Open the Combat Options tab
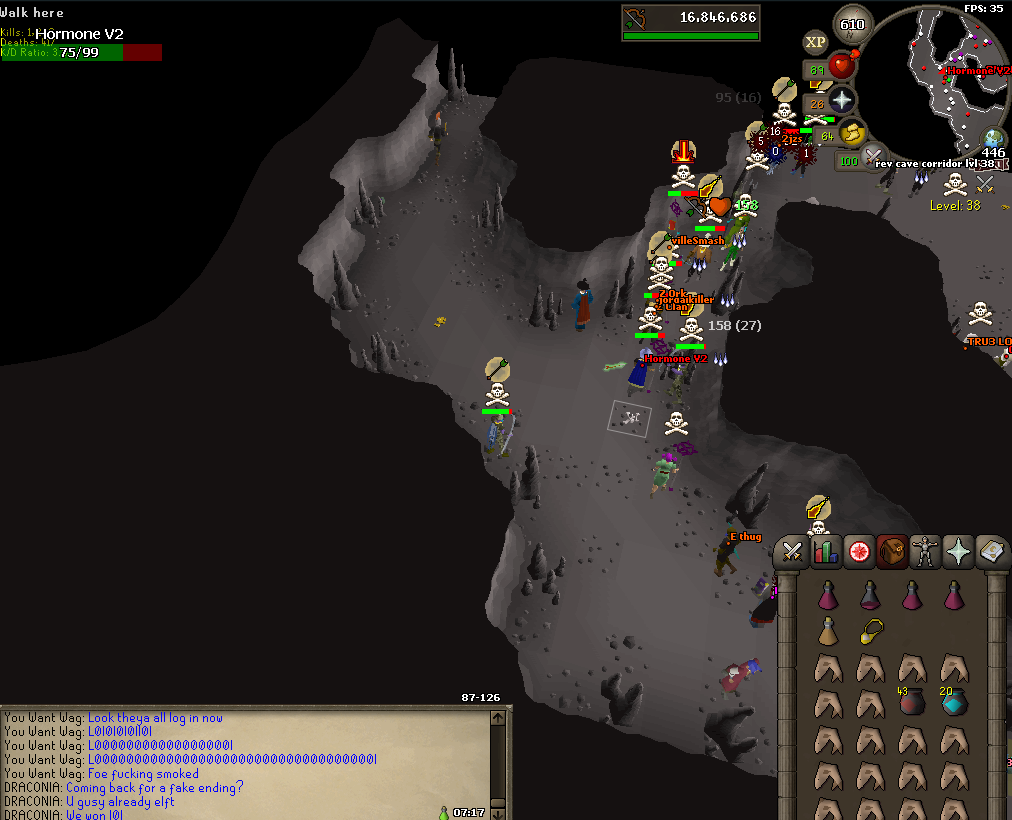This screenshot has width=1012, height=820. point(792,551)
